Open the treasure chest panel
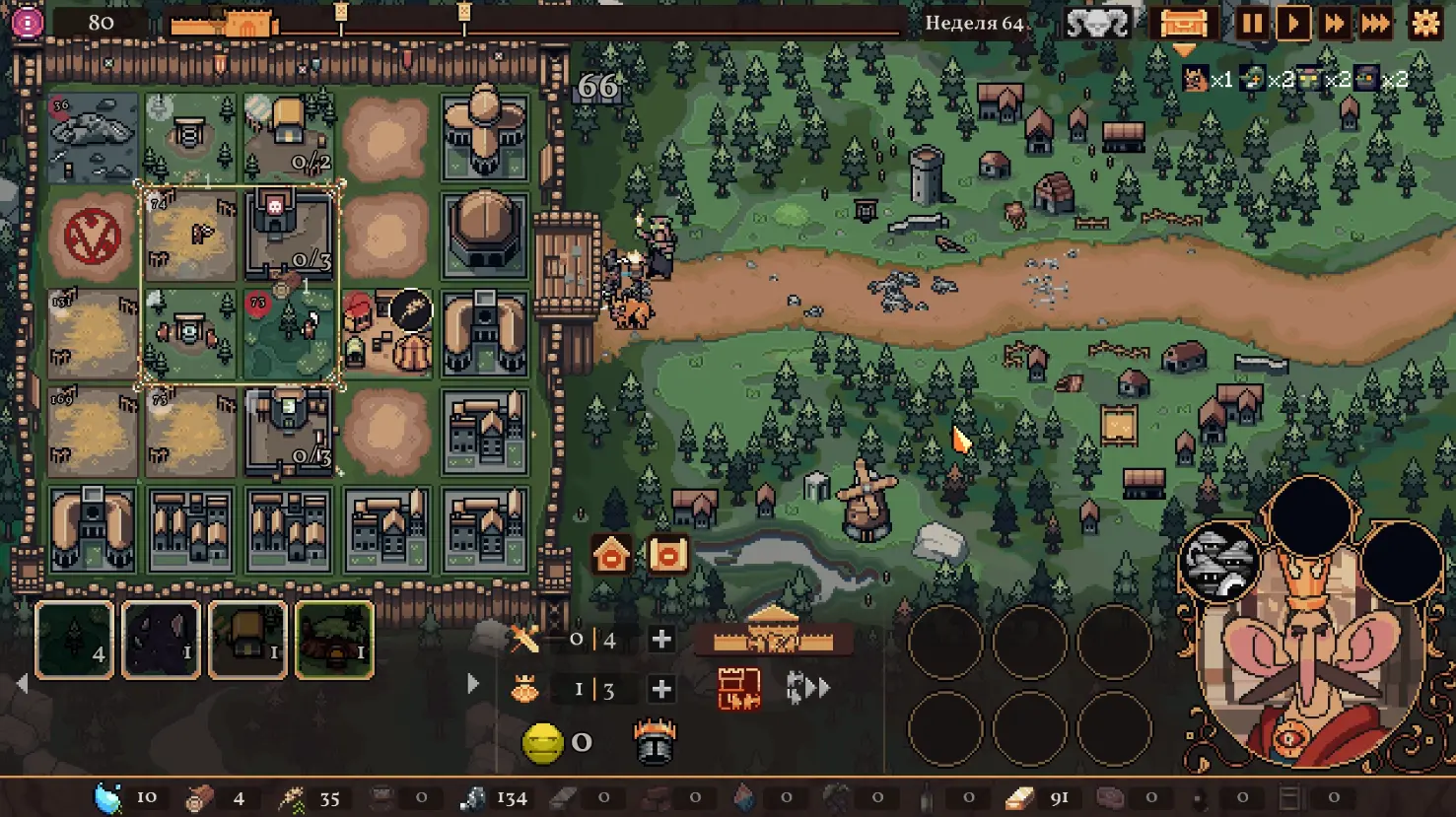Screen dimensions: 1456x817 click(1184, 24)
